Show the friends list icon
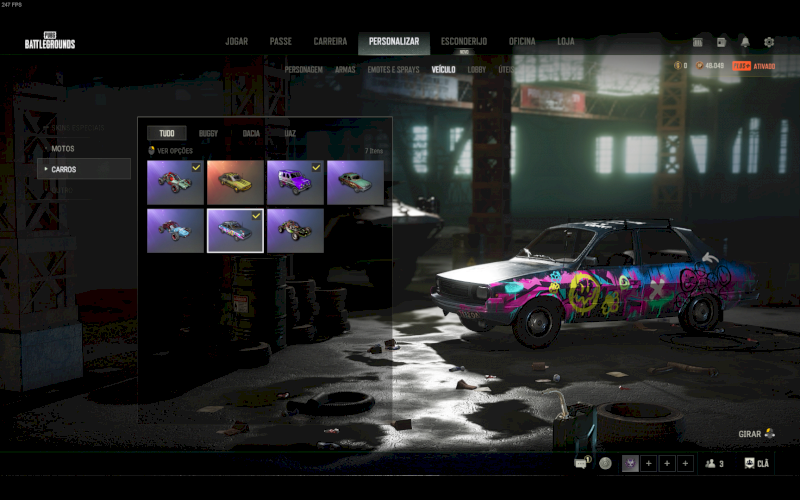This screenshot has width=800, height=500. pos(713,463)
